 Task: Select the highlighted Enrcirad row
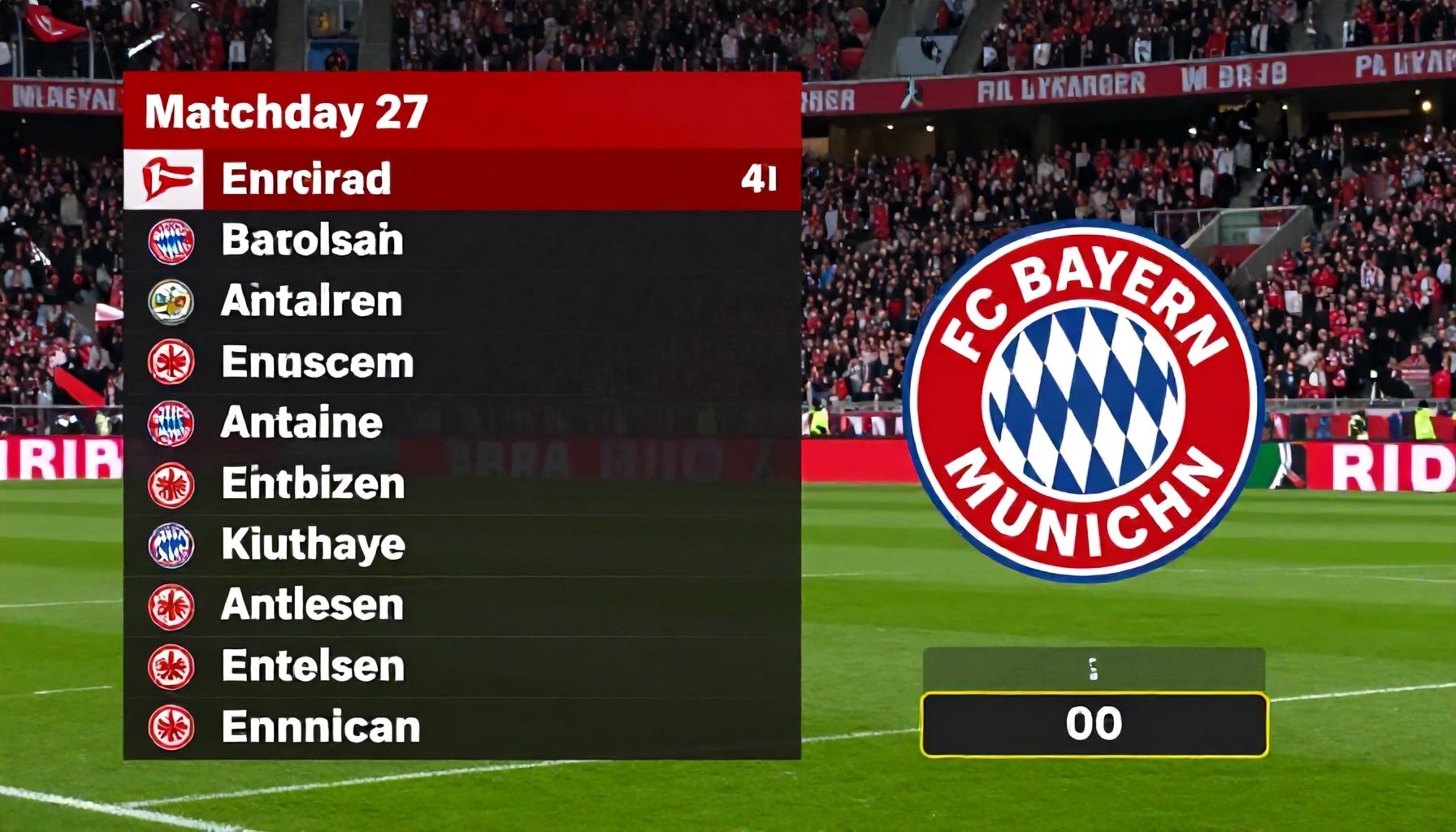point(461,180)
